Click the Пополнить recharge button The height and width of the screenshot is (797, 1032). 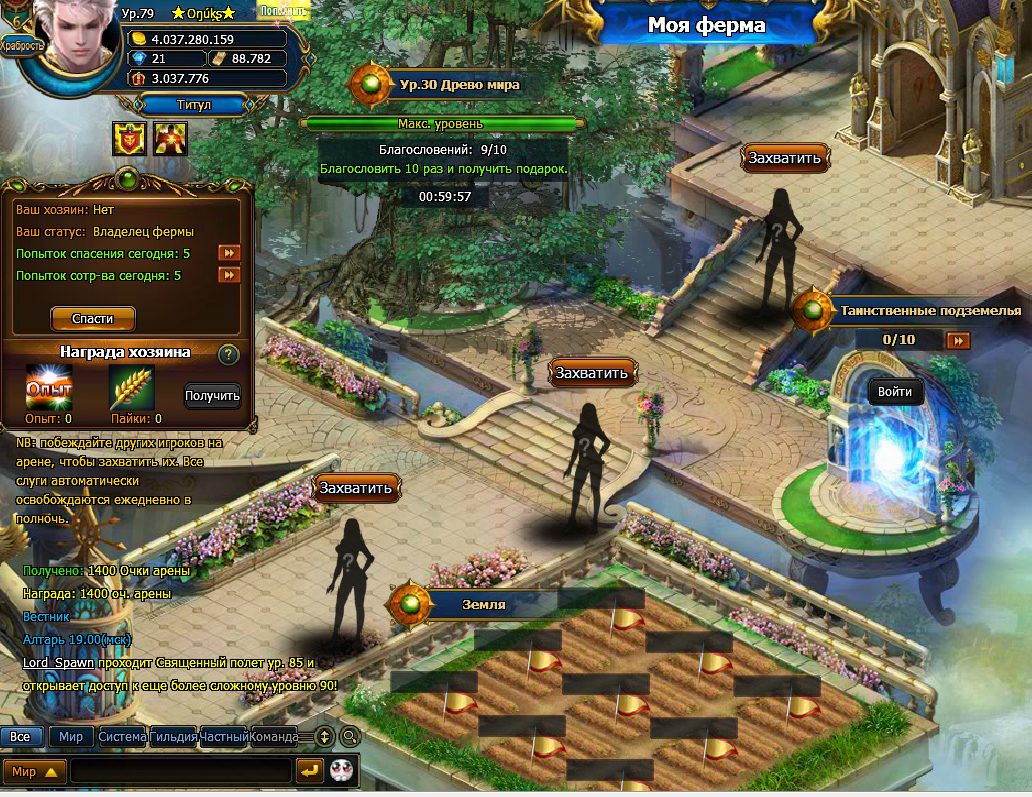(283, 11)
